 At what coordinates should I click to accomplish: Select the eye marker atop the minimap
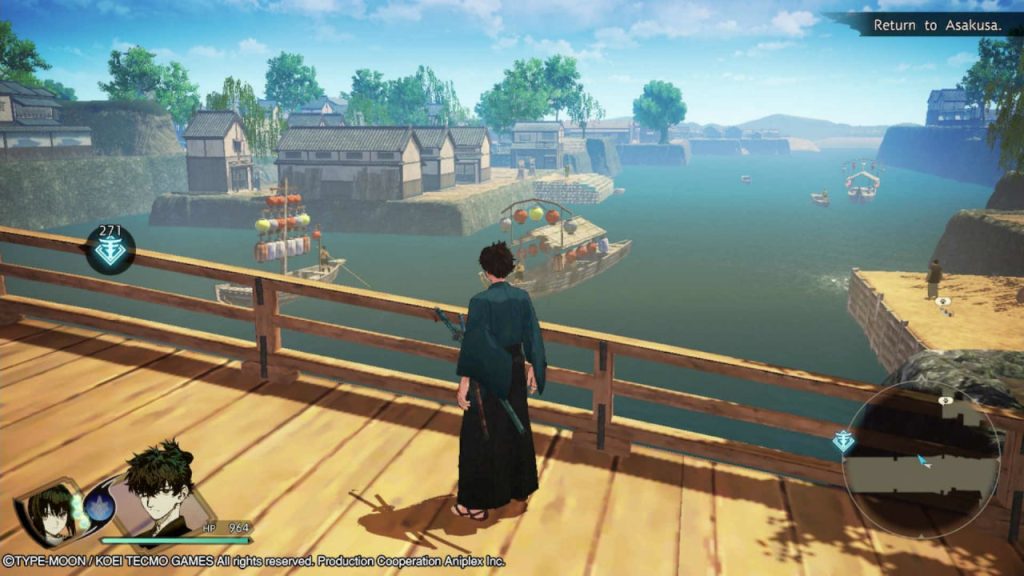(x=945, y=400)
